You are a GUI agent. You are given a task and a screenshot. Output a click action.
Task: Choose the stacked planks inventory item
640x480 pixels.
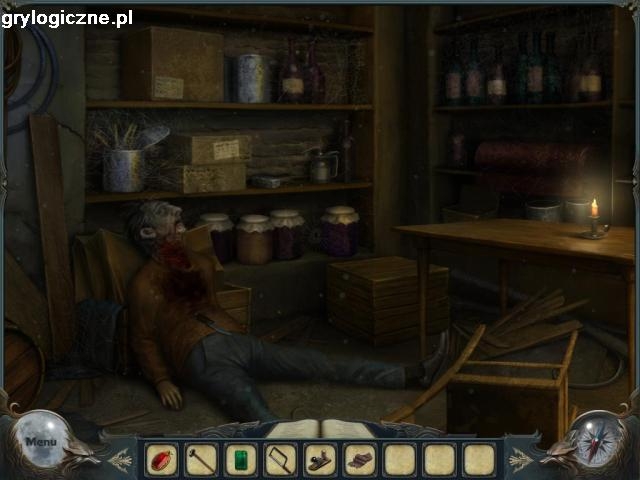click(x=360, y=460)
